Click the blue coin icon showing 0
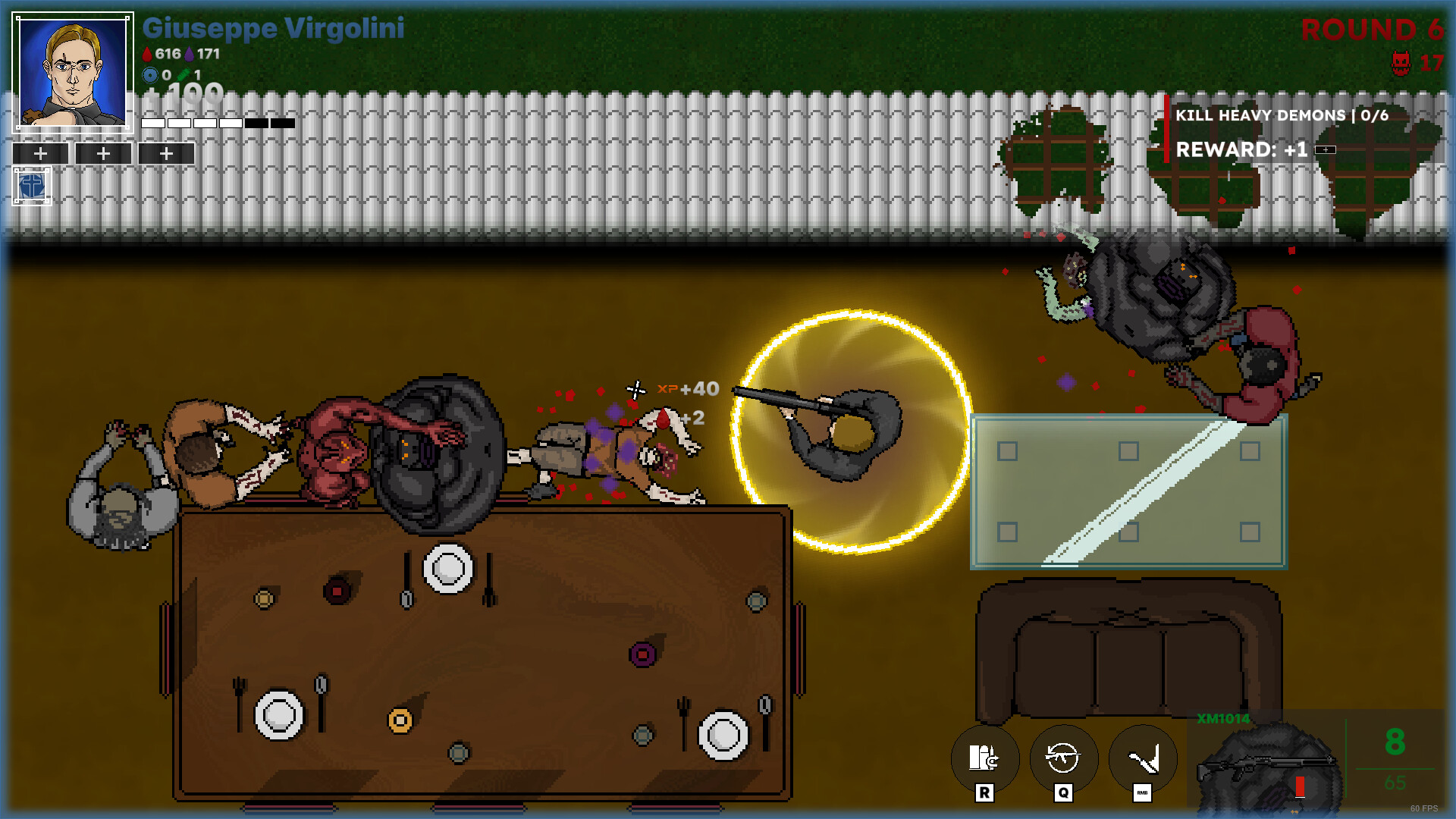This screenshot has height=819, width=1456. click(150, 76)
